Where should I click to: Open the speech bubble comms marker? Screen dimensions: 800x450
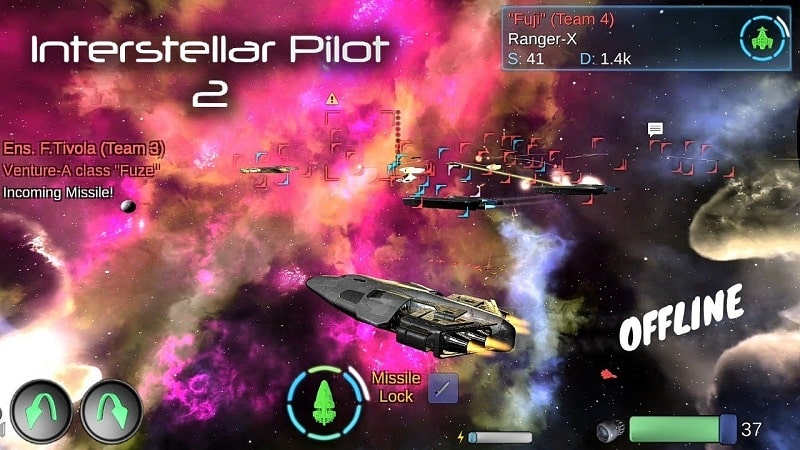click(x=655, y=129)
